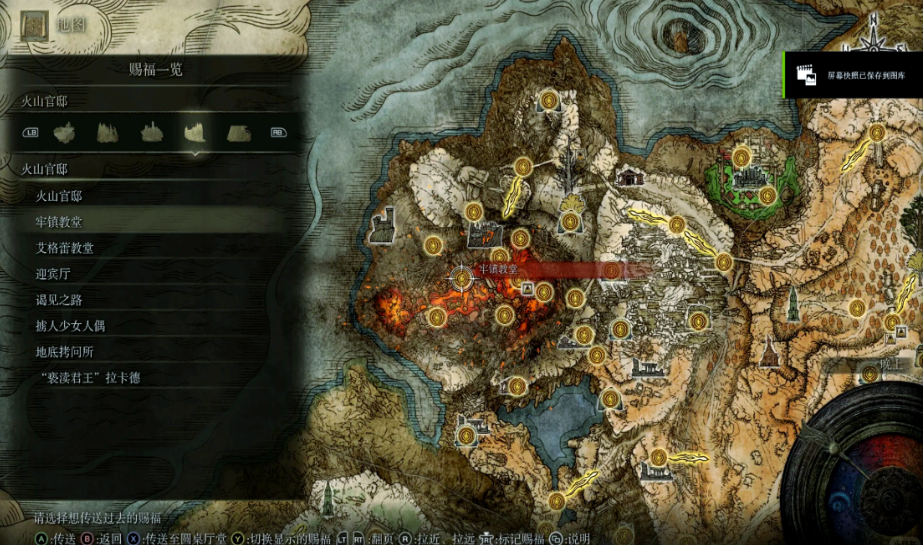The height and width of the screenshot is (545, 923).
Task: Choose the 掳人少女人偶 grace entry
Action: tap(70, 325)
